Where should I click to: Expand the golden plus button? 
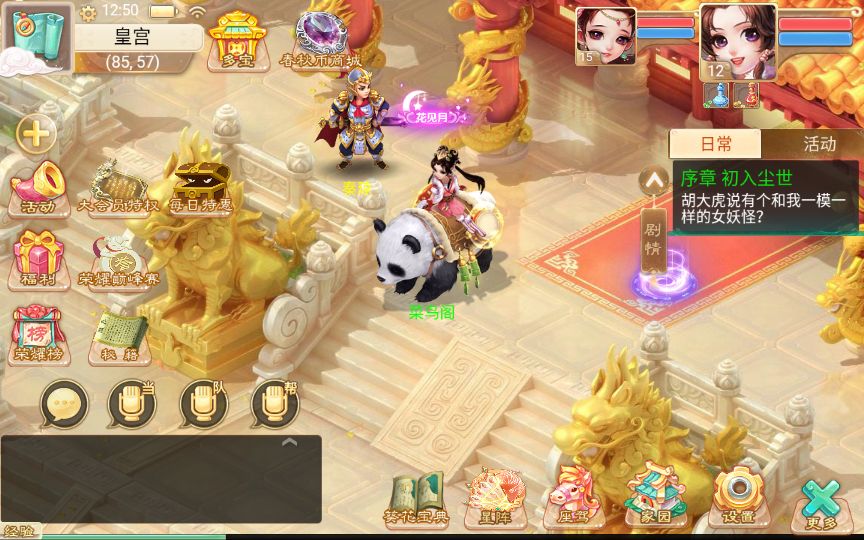[x=36, y=133]
